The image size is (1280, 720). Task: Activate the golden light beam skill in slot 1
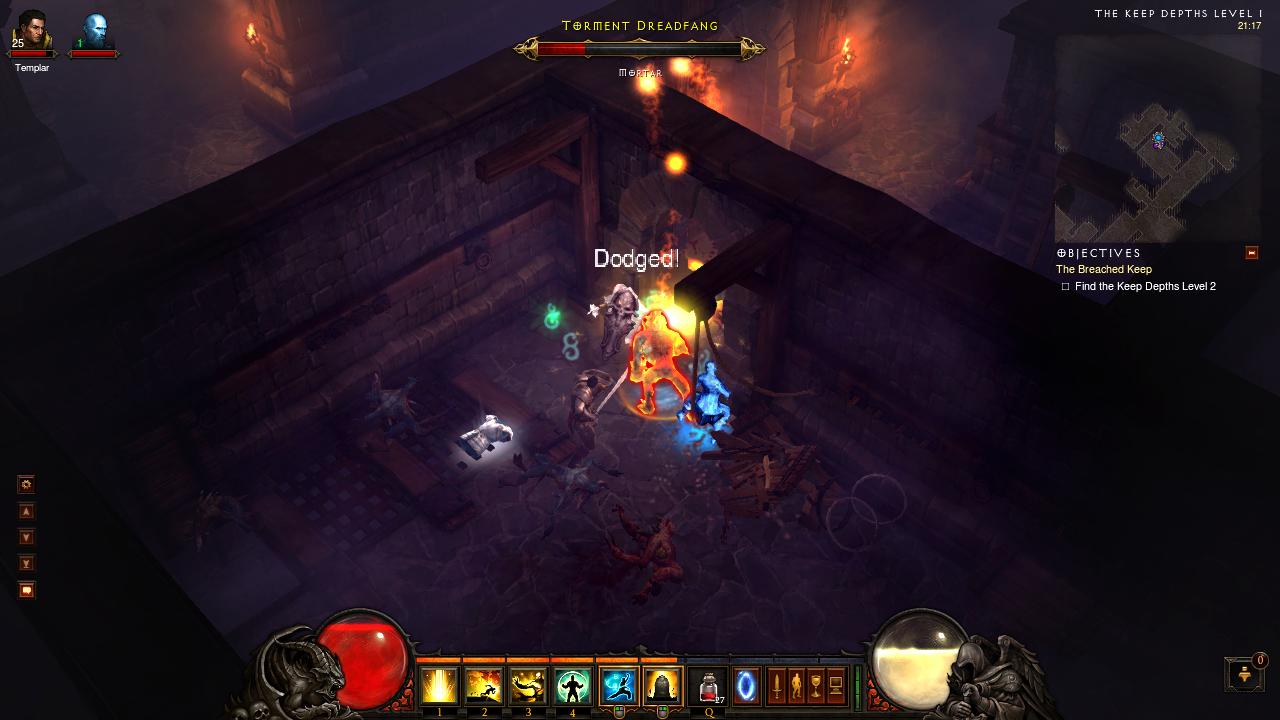(439, 685)
